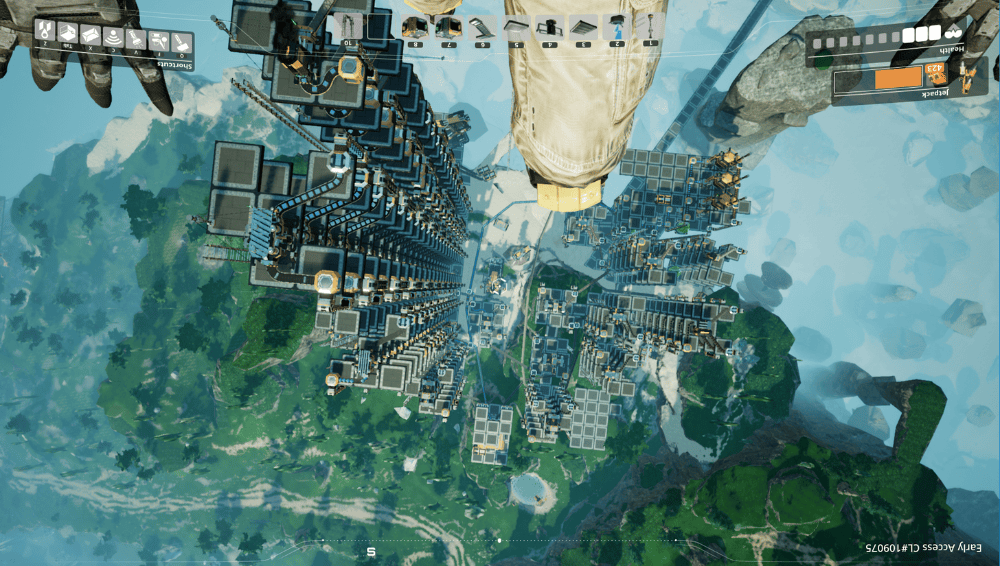Select the tall pole structure in hotbar slot 10

click(x=349, y=26)
